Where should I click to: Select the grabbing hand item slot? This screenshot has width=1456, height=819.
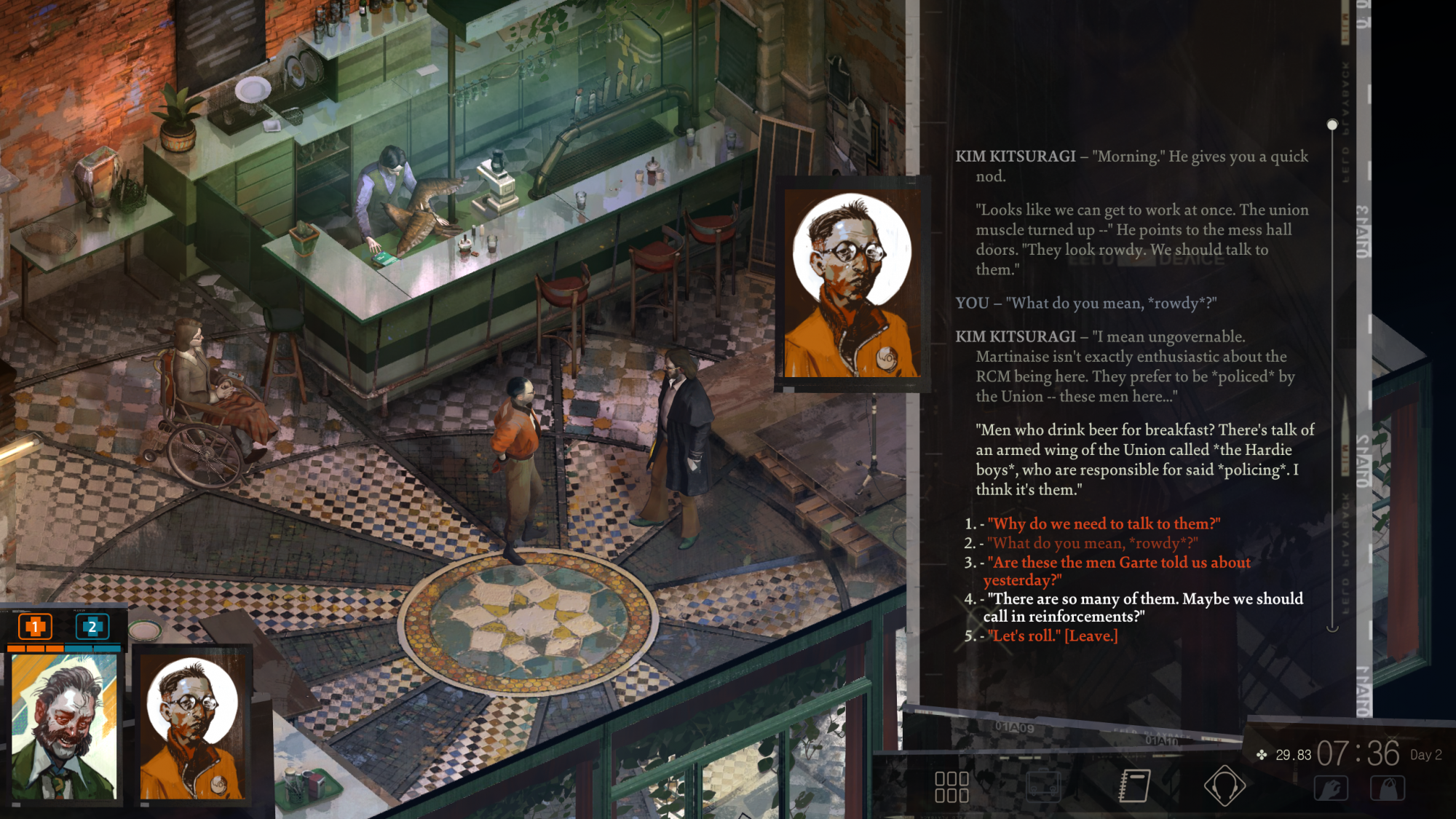click(1331, 788)
